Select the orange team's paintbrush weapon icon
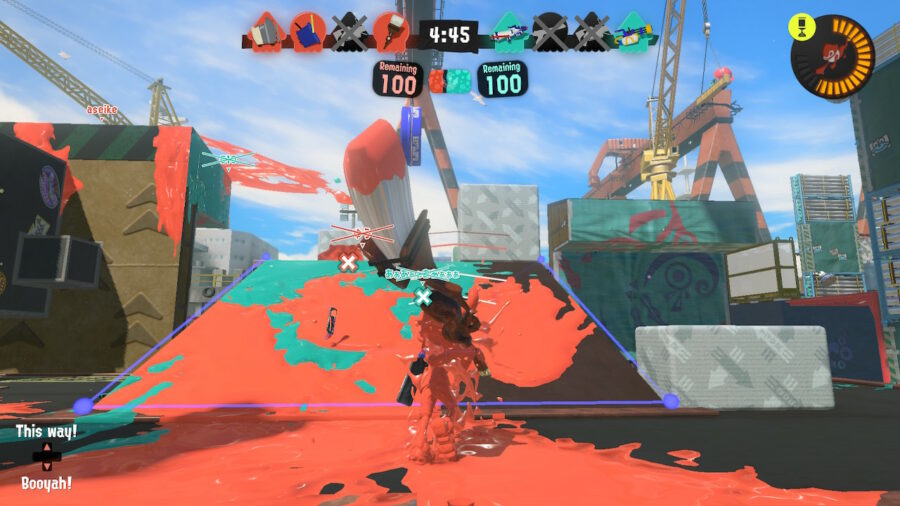The image size is (900, 506). pos(389,33)
